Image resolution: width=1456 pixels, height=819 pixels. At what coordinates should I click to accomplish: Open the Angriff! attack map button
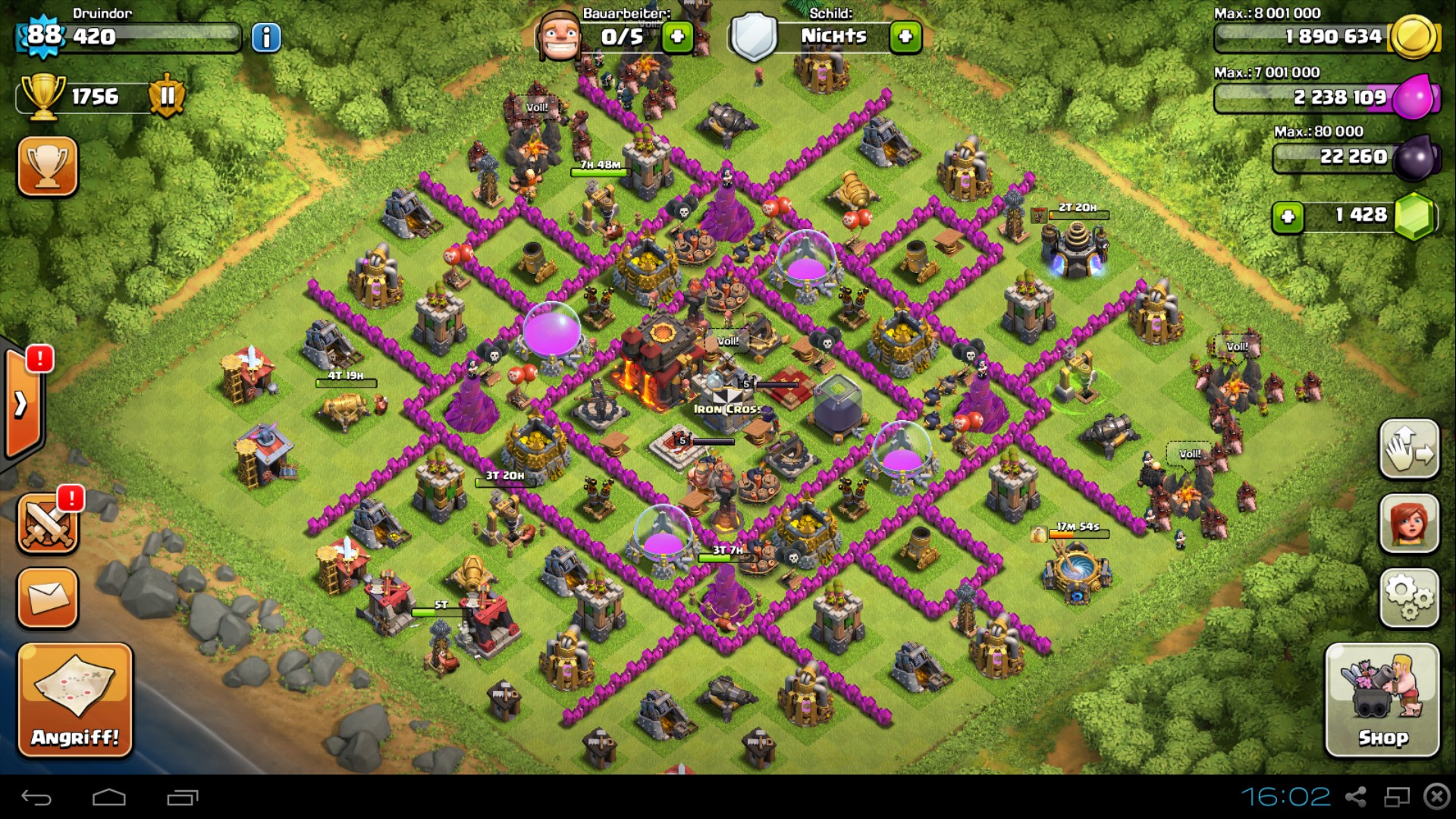(x=75, y=699)
